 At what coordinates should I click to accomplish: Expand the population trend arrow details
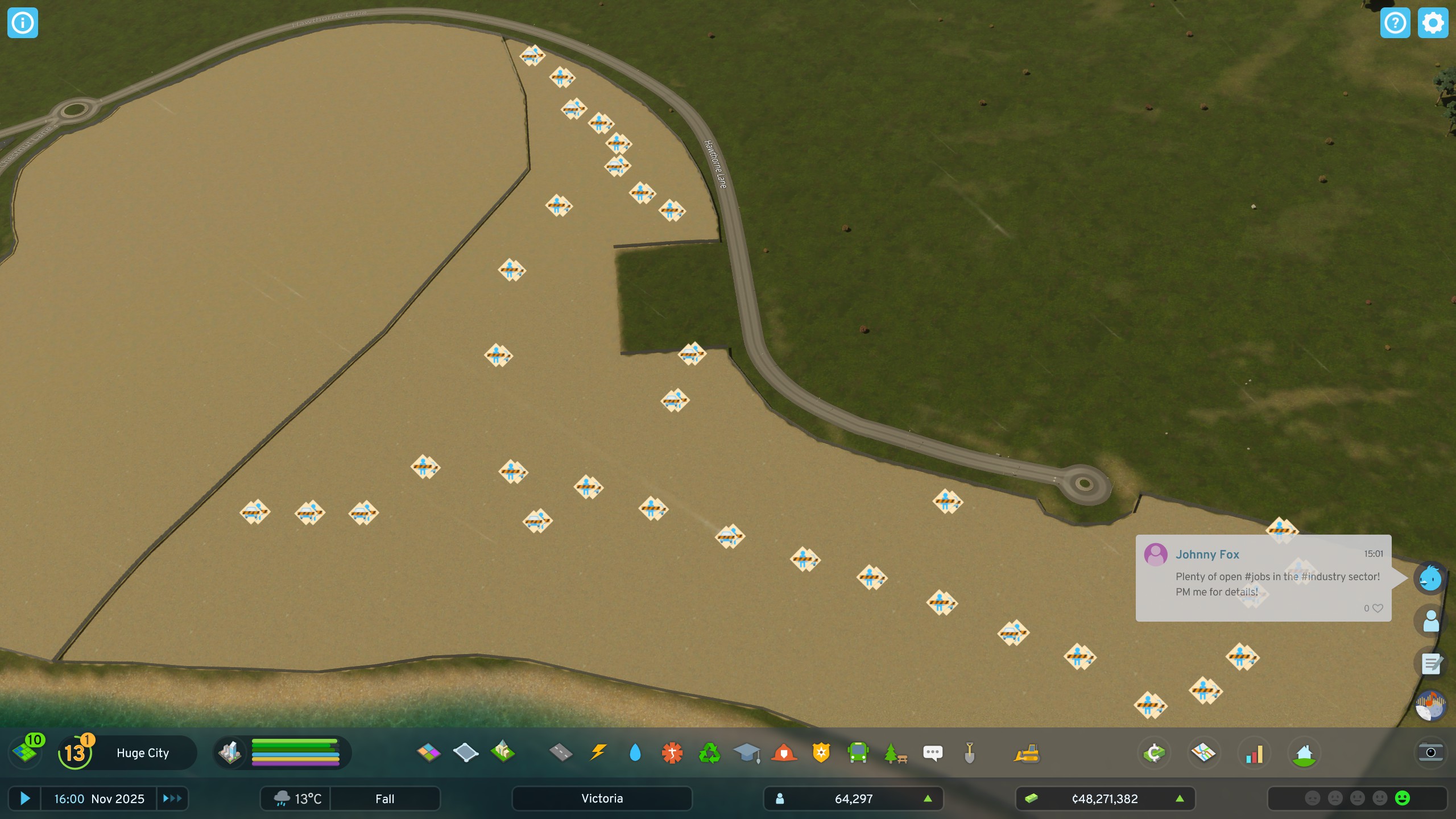[928, 799]
